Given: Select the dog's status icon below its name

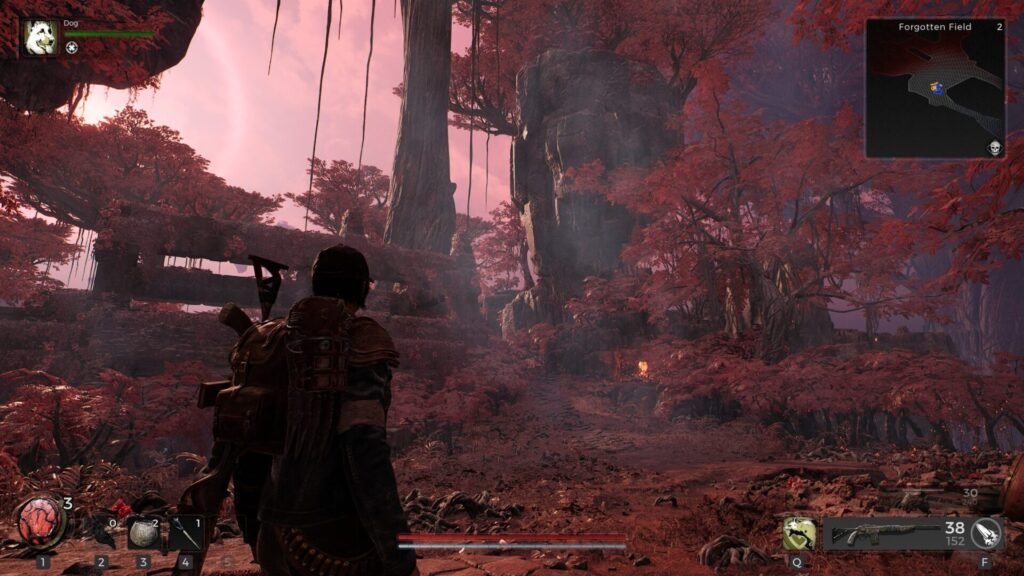Looking at the screenshot, I should point(72,48).
